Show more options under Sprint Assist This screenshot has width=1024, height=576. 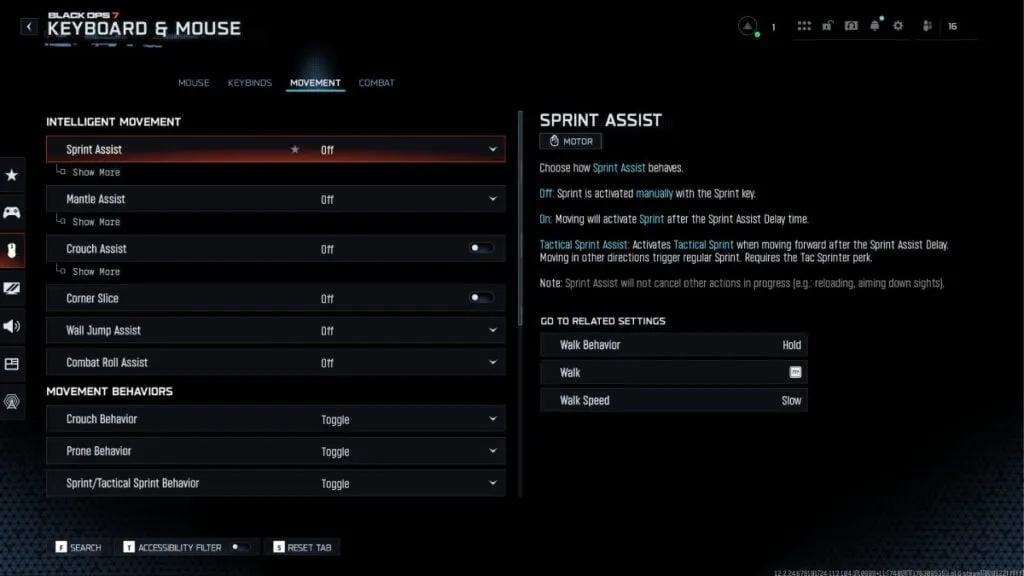coord(96,173)
